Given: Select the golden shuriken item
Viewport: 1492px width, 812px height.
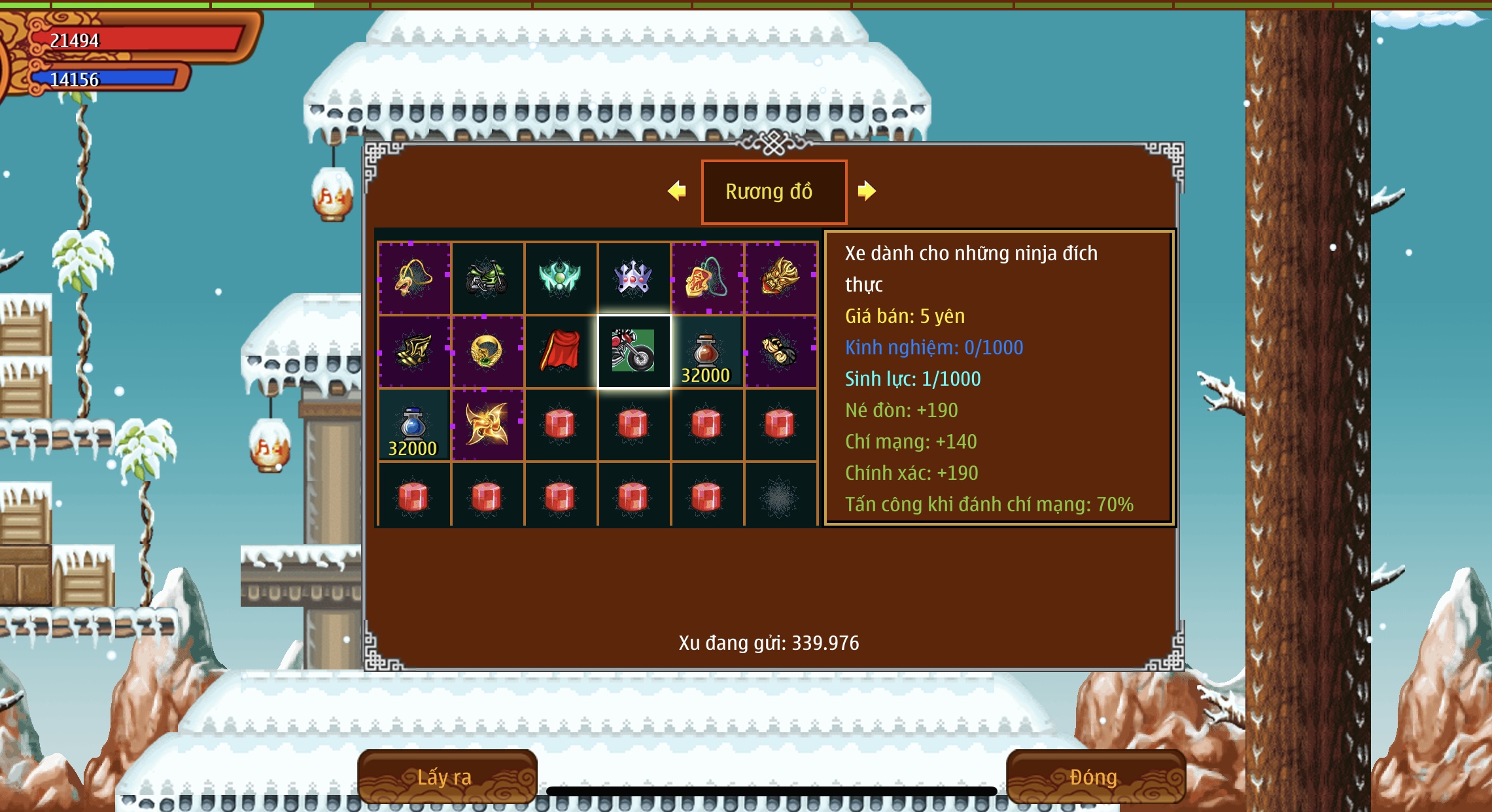Looking at the screenshot, I should click(487, 424).
